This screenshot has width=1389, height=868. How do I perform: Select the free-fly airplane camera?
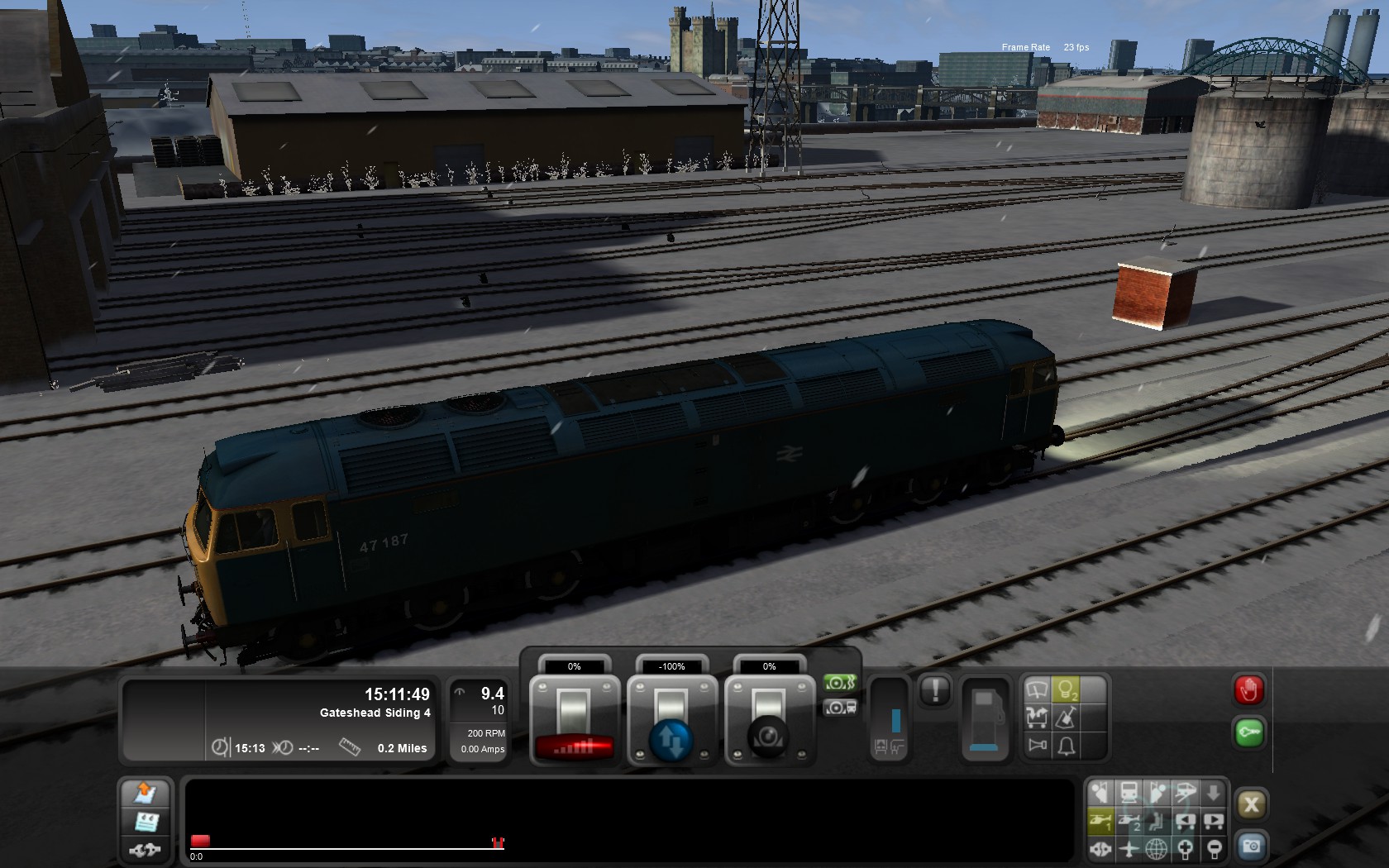pyautogui.click(x=1129, y=849)
